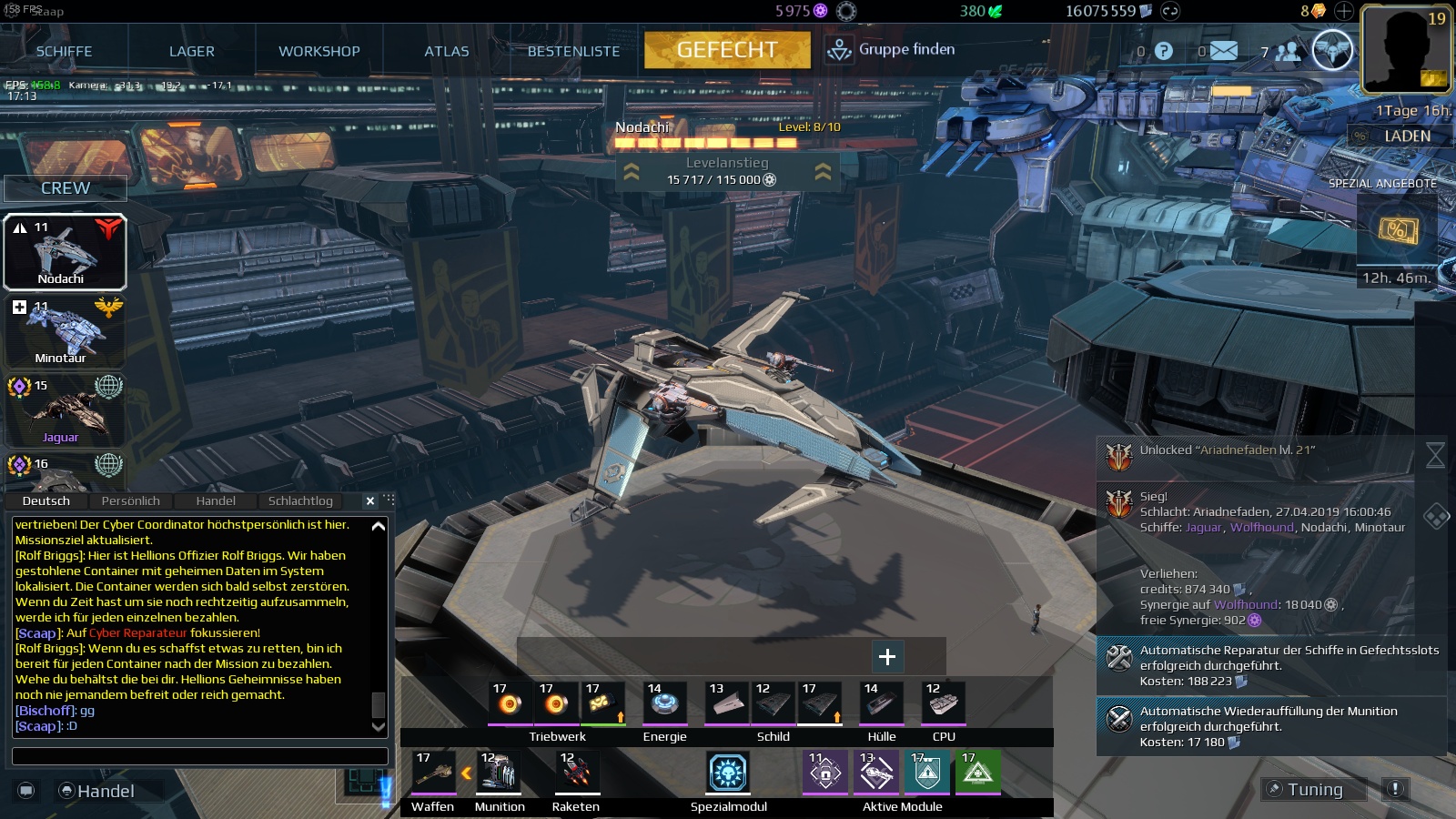Open the Workshop section
The height and width of the screenshot is (819, 1456).
click(318, 51)
